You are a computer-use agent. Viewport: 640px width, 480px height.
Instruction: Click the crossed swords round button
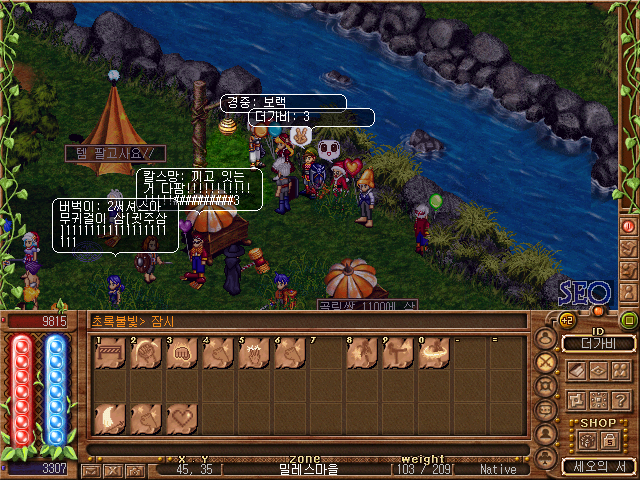546,361
